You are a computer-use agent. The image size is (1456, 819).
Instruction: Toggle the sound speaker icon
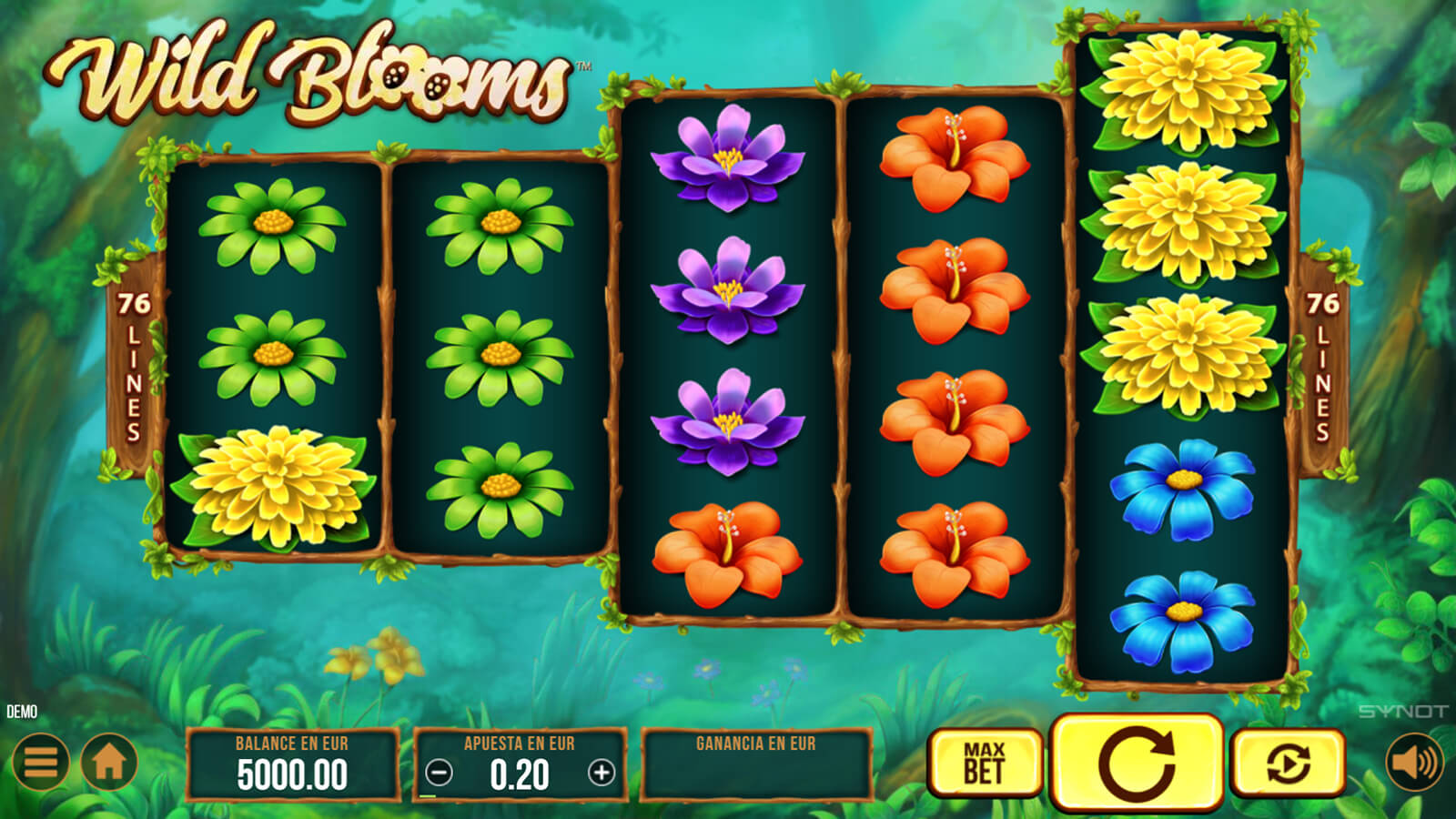1414,762
